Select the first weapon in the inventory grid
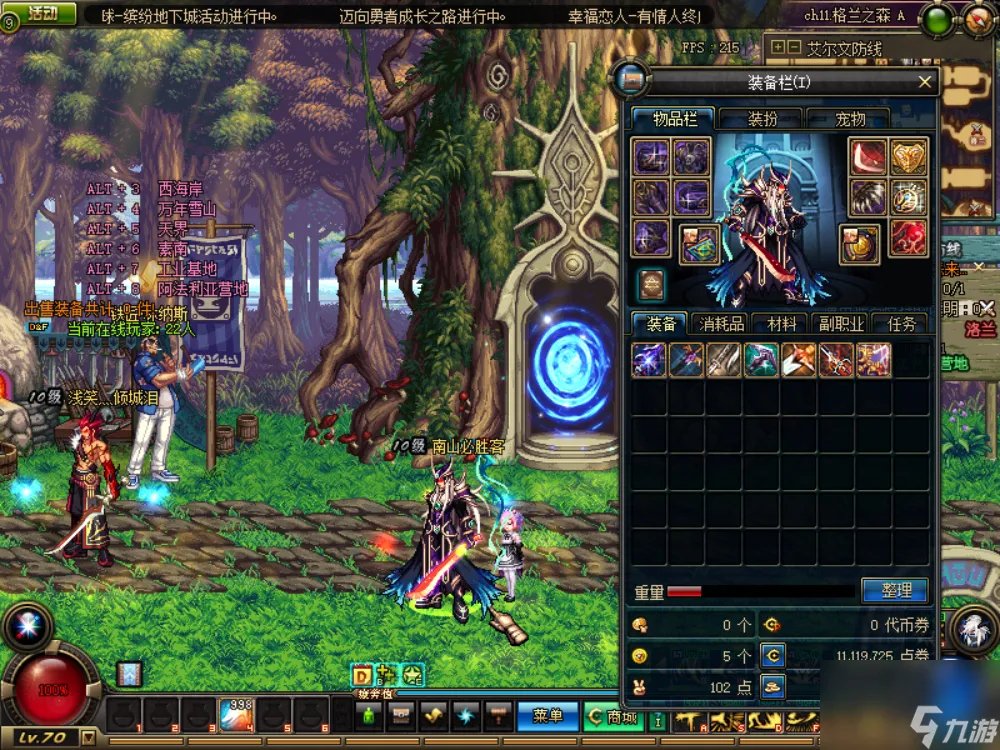1000x750 pixels. click(x=649, y=360)
